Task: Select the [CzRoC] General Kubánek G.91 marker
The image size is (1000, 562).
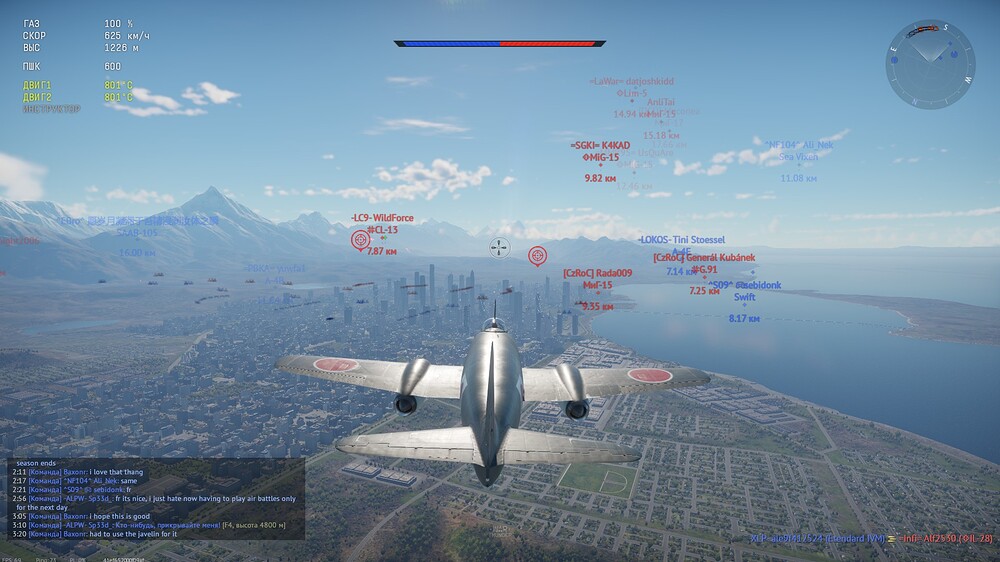Action: tap(704, 269)
